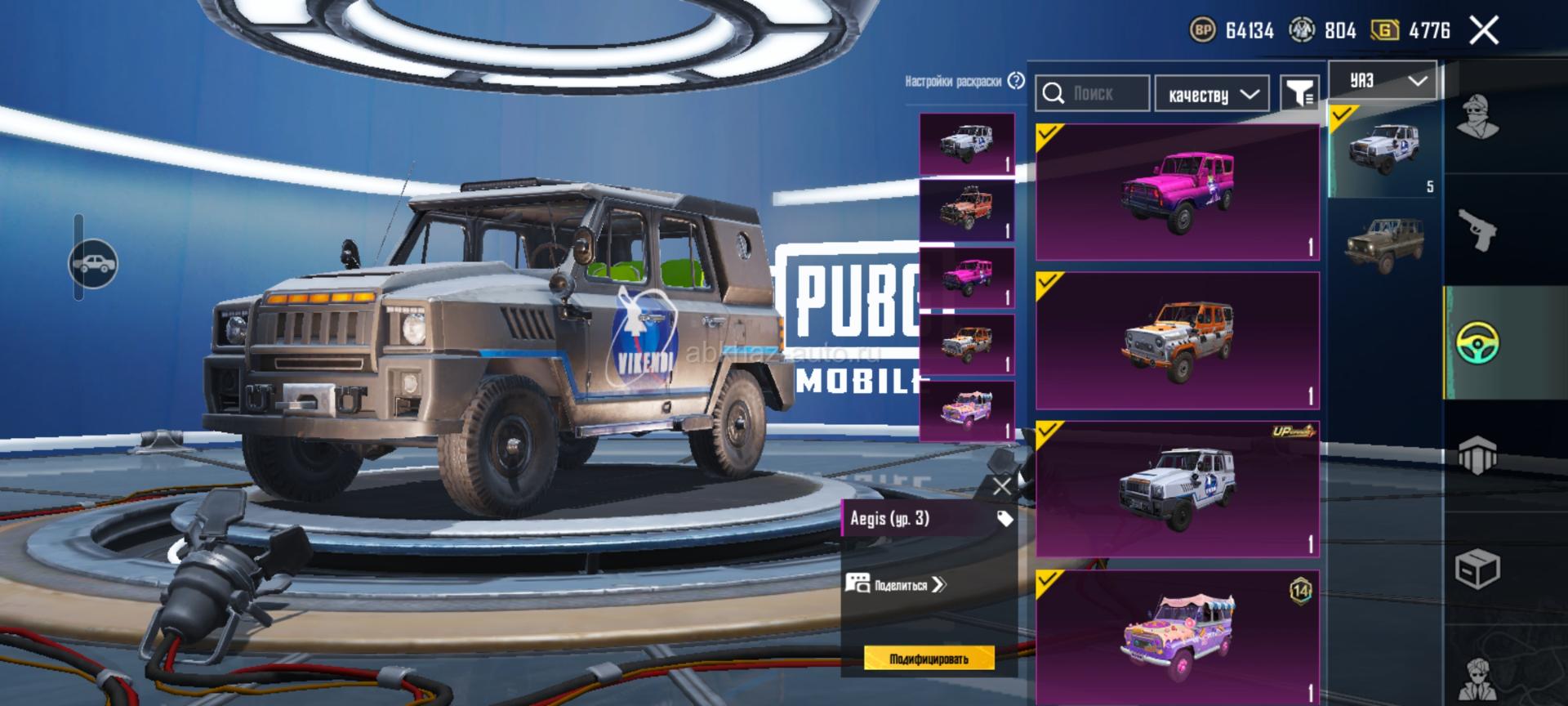Select the white Aegis upgradable skin card
This screenshot has width=1568, height=706.
[x=1178, y=489]
